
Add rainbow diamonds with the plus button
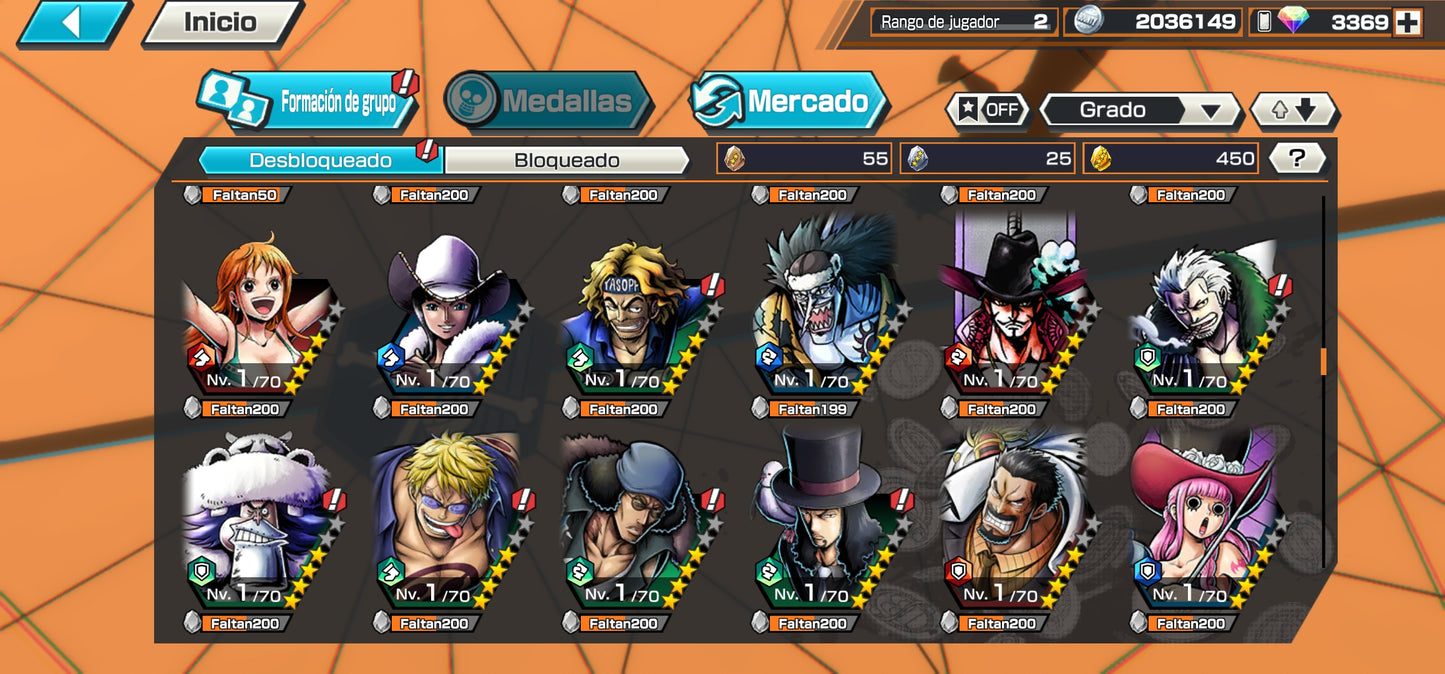[1407, 22]
